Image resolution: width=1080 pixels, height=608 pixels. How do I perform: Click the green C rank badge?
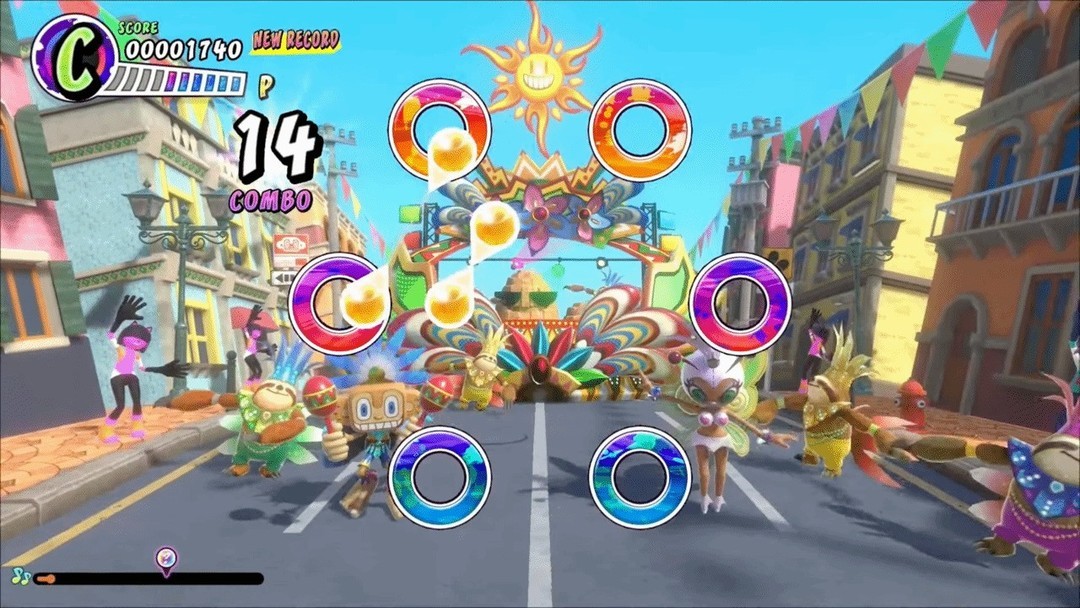[x=73, y=57]
